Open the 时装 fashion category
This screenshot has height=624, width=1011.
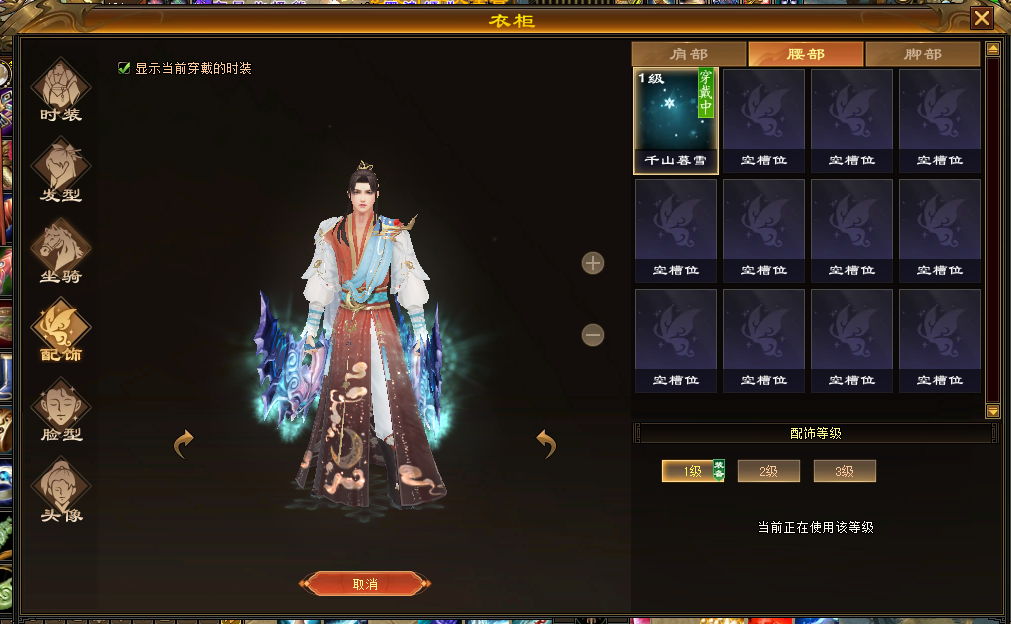click(61, 89)
